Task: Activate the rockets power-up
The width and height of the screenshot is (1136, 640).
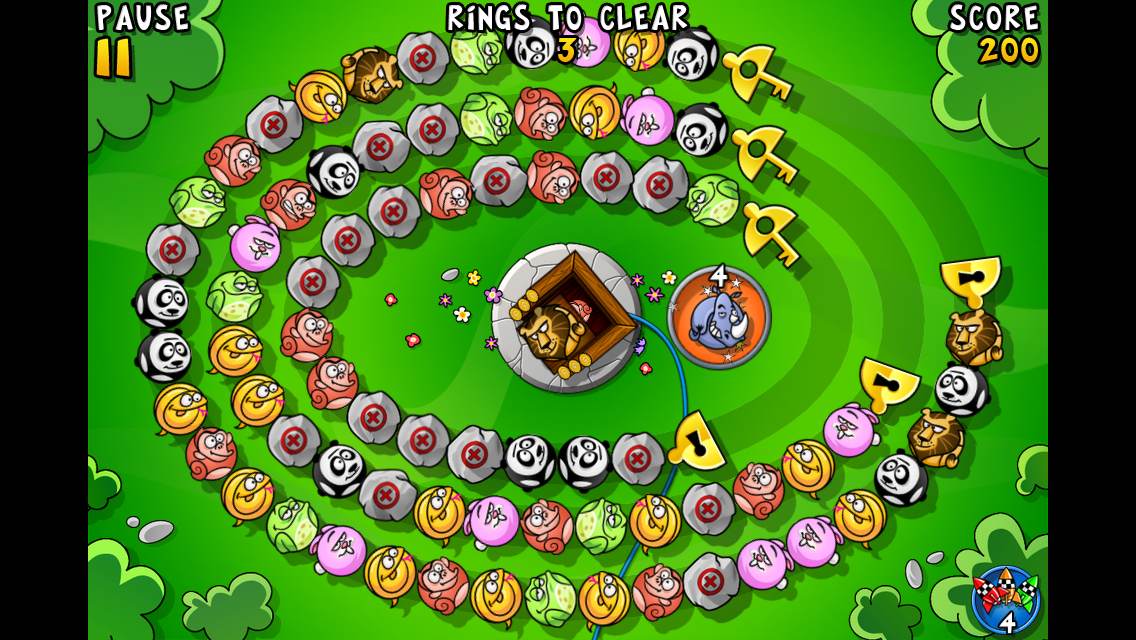Action: [x=1005, y=599]
